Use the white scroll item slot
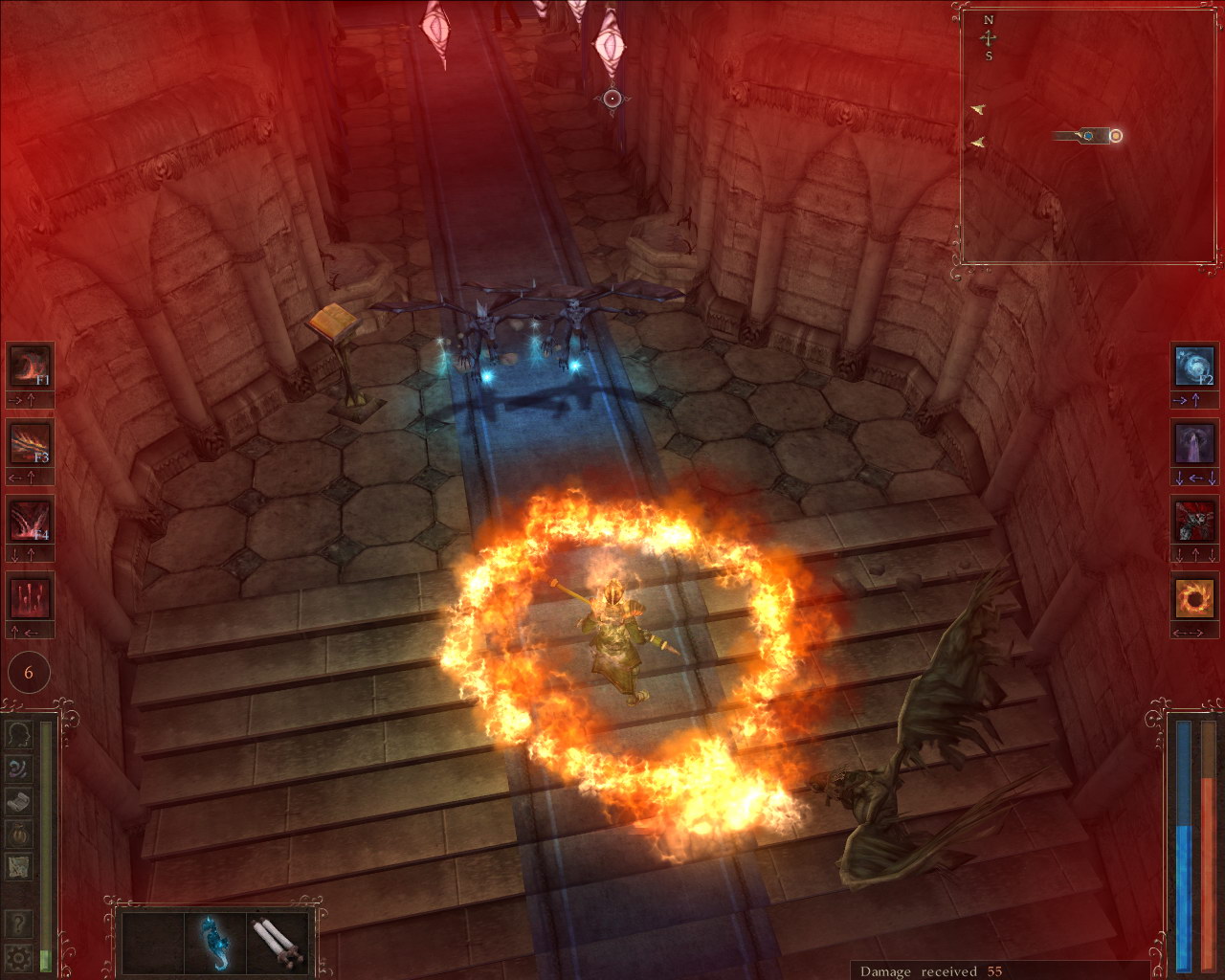This screenshot has height=980, width=1225. tap(278, 942)
